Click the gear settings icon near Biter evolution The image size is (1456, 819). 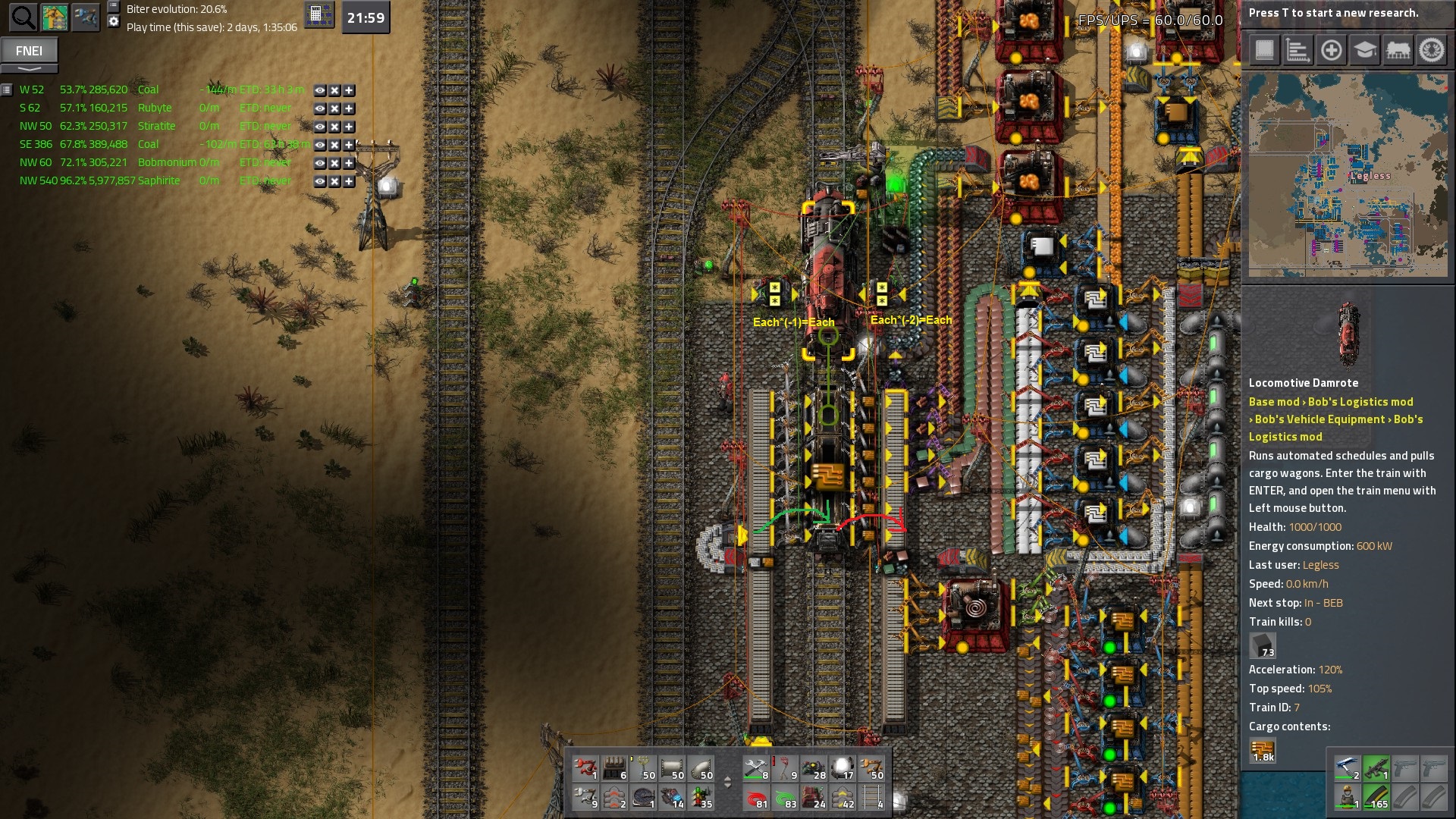[114, 21]
